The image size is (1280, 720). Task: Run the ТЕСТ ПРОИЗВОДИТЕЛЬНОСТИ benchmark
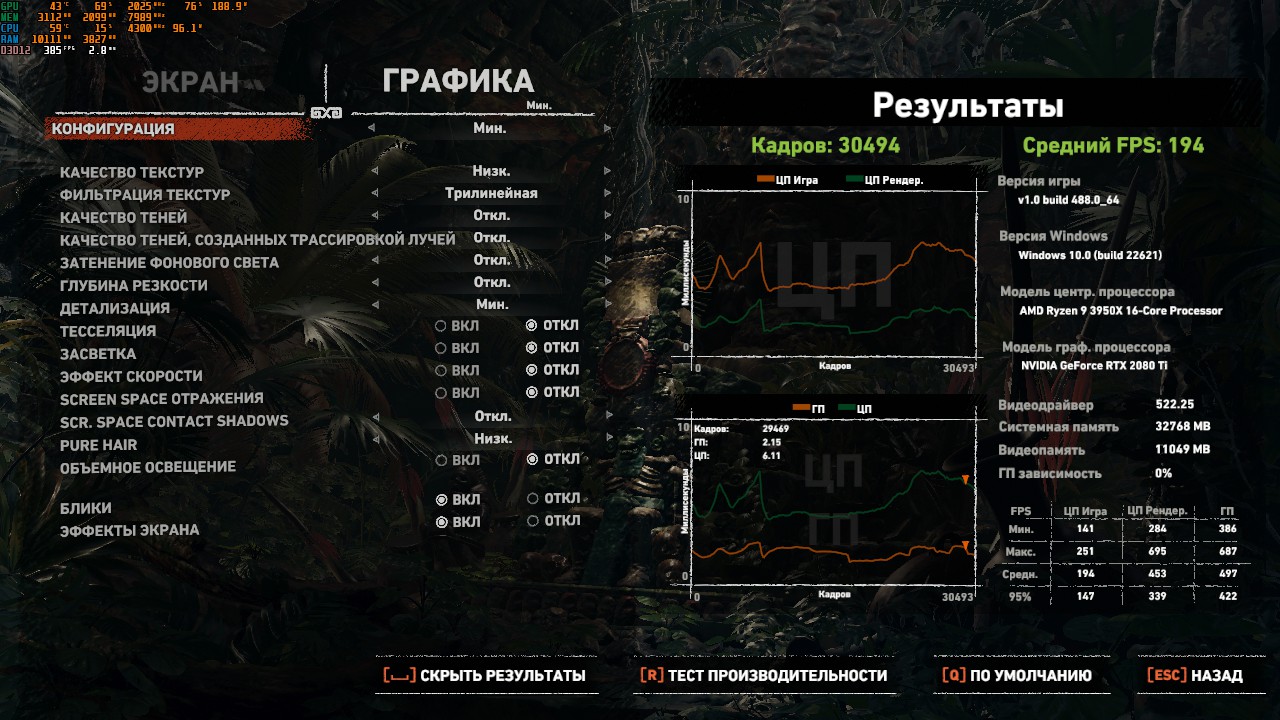[x=763, y=676]
